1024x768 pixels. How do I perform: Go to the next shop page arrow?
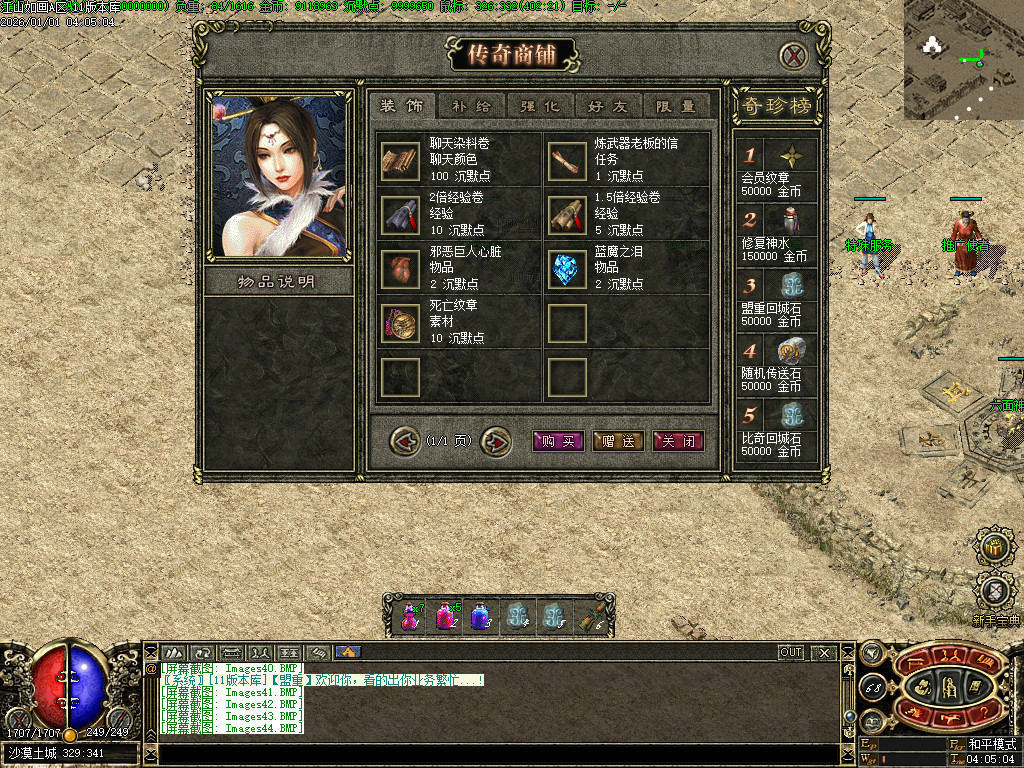point(495,440)
